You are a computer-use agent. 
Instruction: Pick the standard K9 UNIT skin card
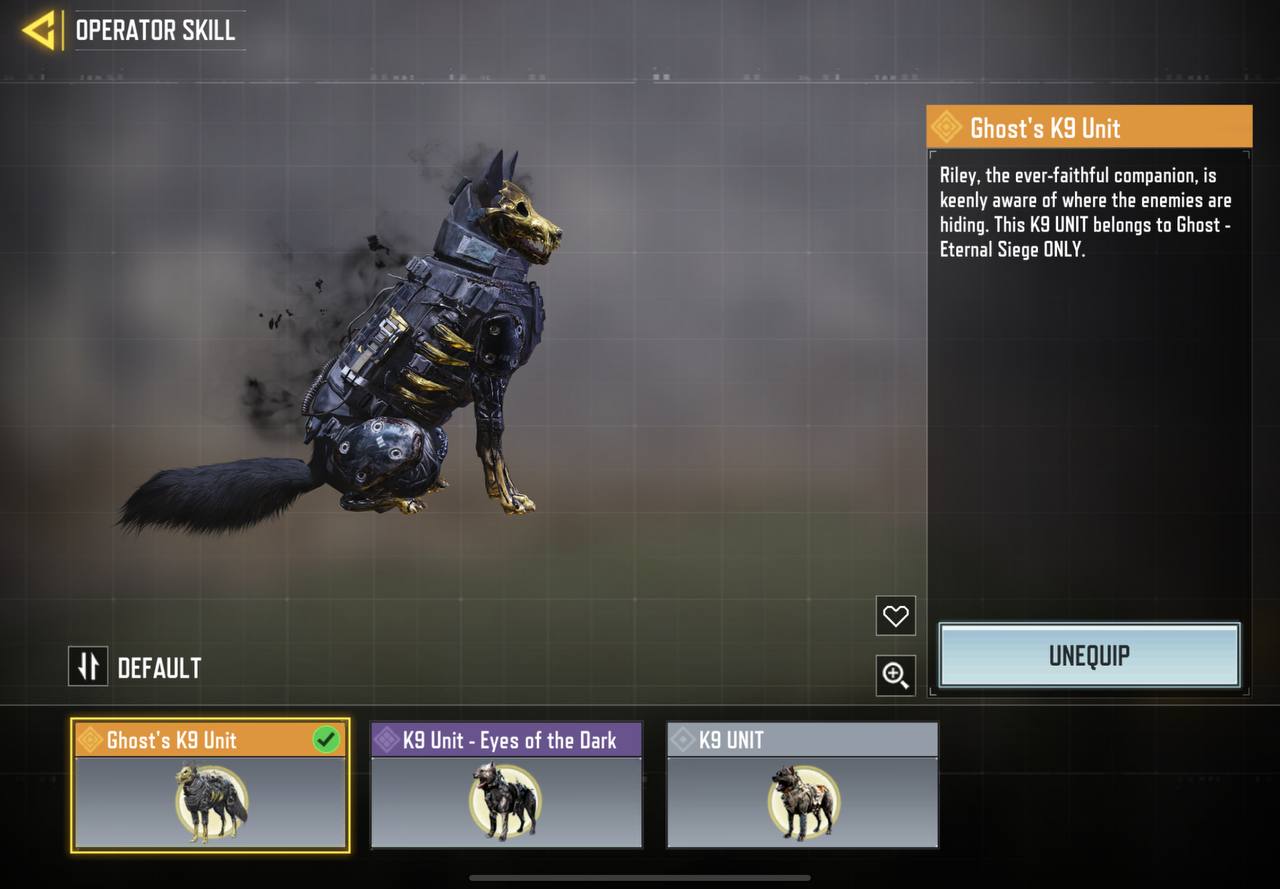tap(802, 786)
